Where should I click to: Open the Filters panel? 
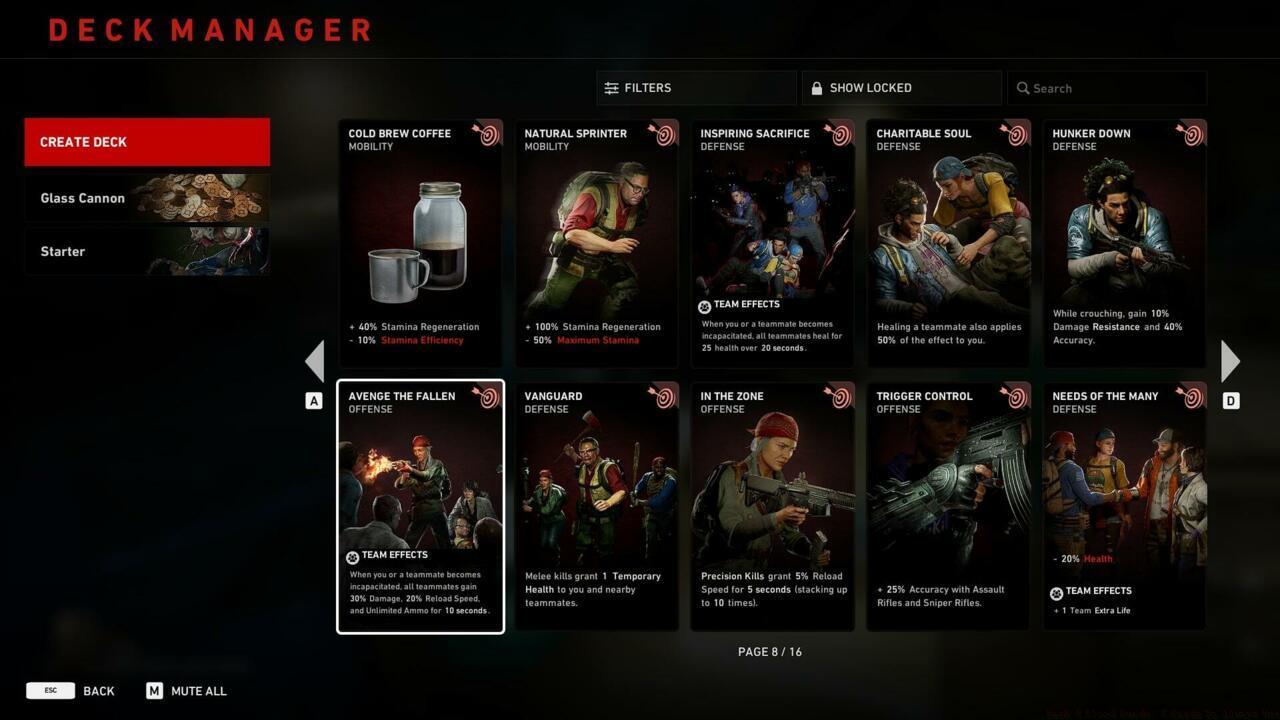(x=696, y=88)
